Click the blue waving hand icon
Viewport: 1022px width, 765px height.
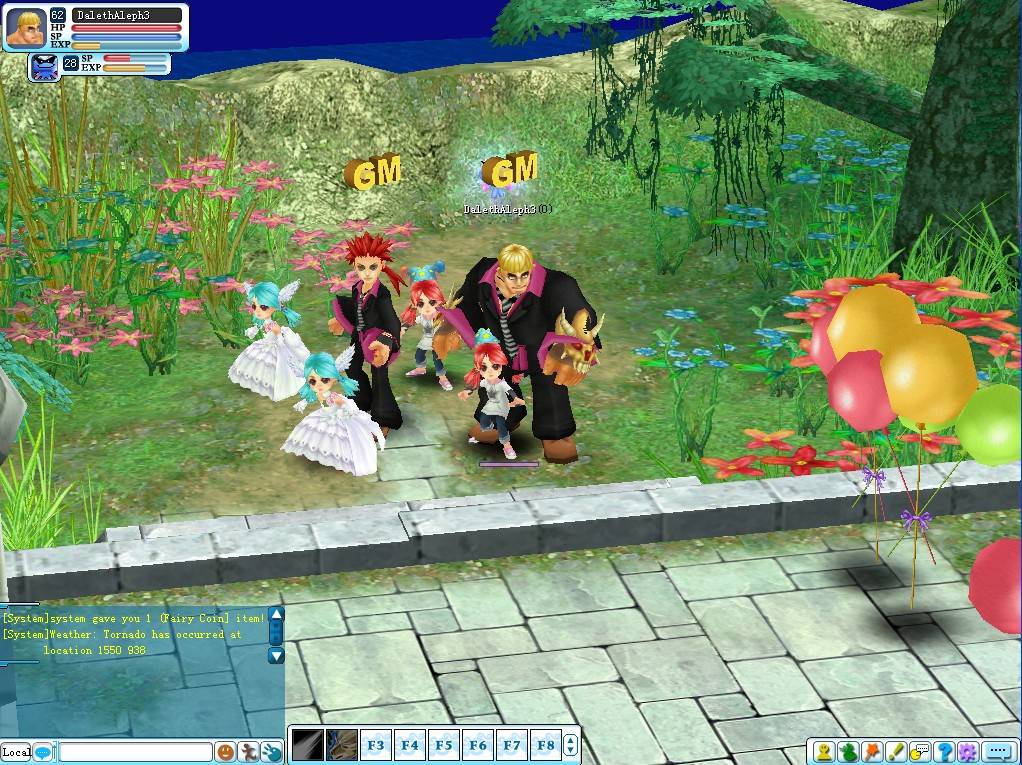pos(271,751)
